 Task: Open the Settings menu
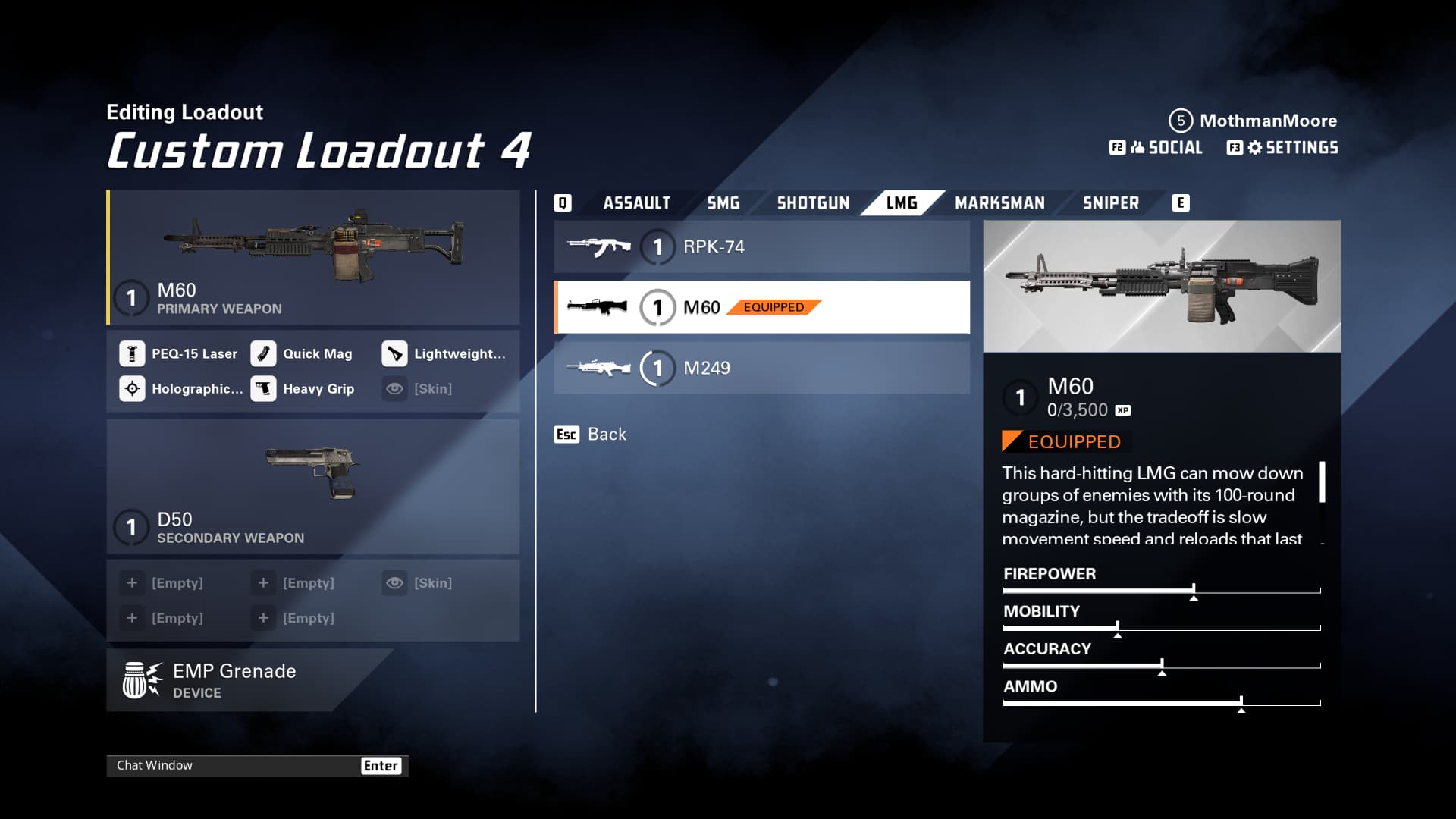tap(1283, 148)
